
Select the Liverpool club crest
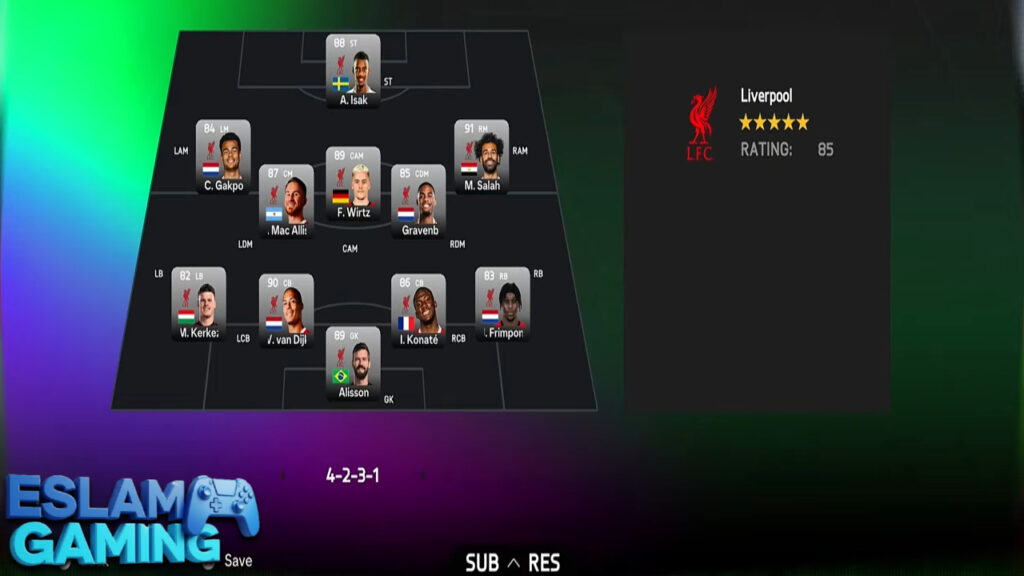click(x=702, y=124)
